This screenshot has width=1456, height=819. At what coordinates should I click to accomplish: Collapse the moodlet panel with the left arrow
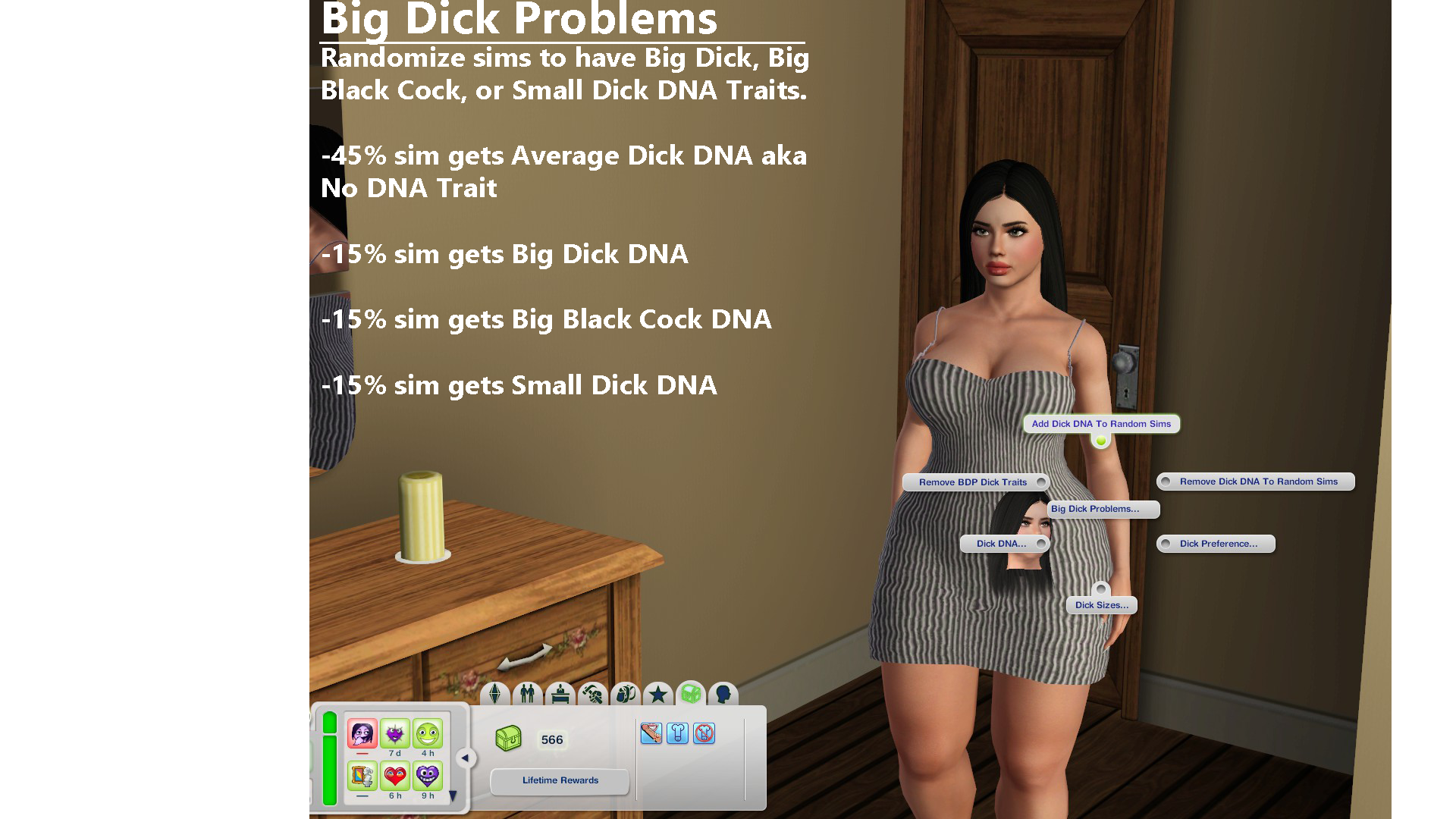[x=466, y=757]
